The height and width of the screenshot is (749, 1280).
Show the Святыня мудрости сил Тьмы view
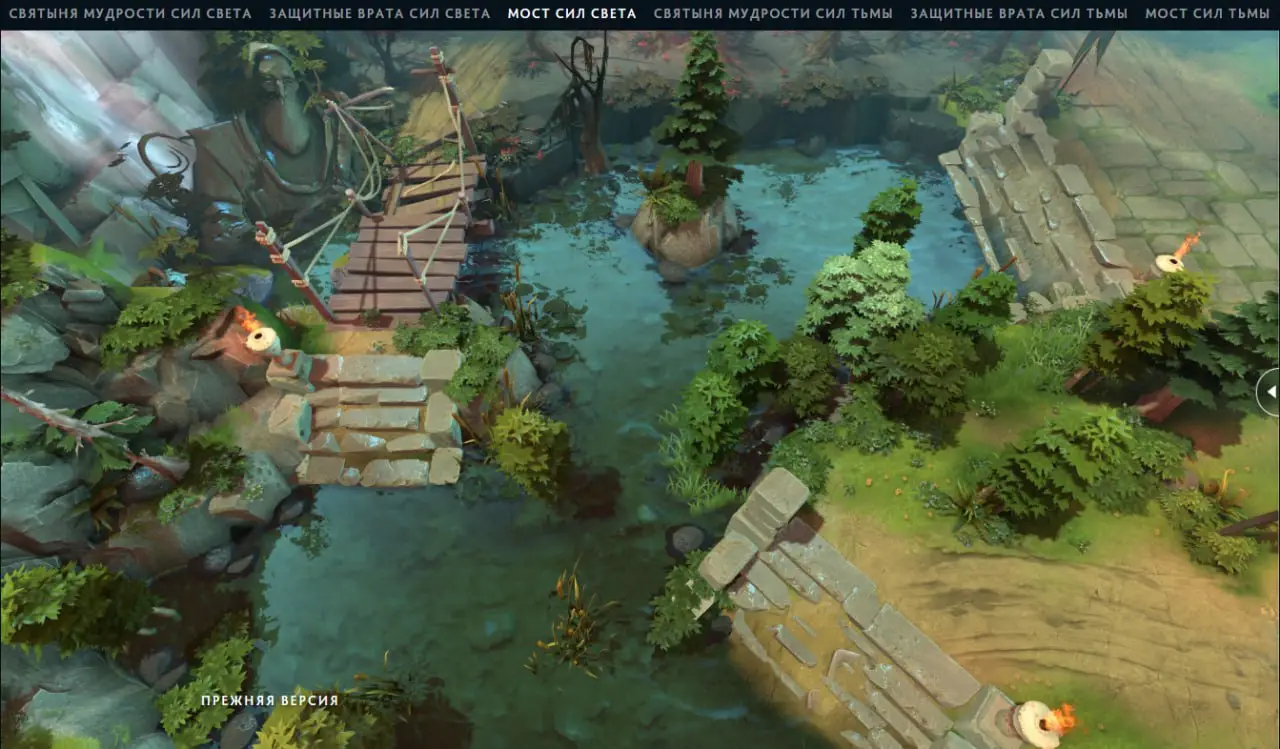tap(774, 14)
